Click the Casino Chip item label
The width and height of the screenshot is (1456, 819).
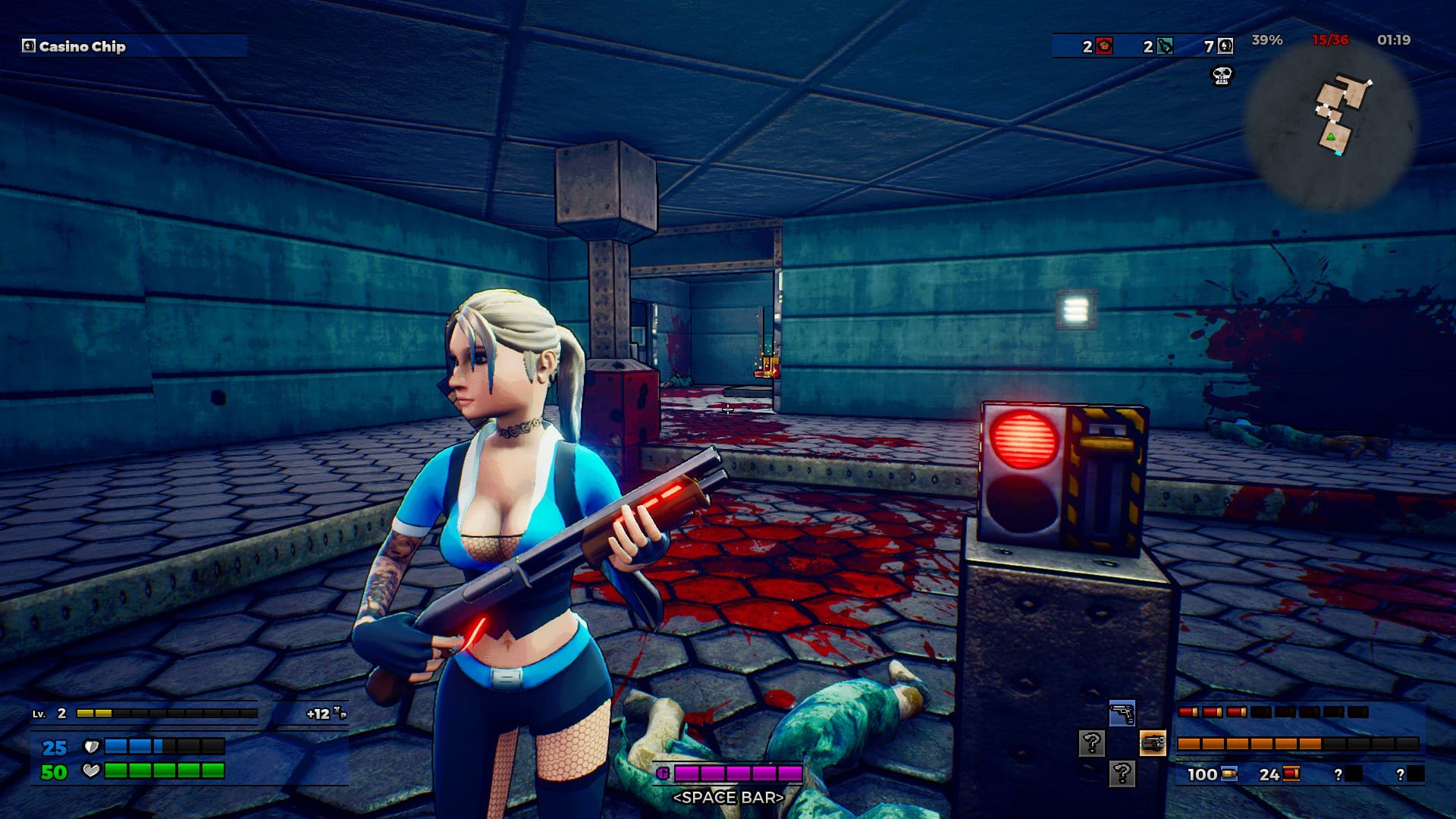82,46
